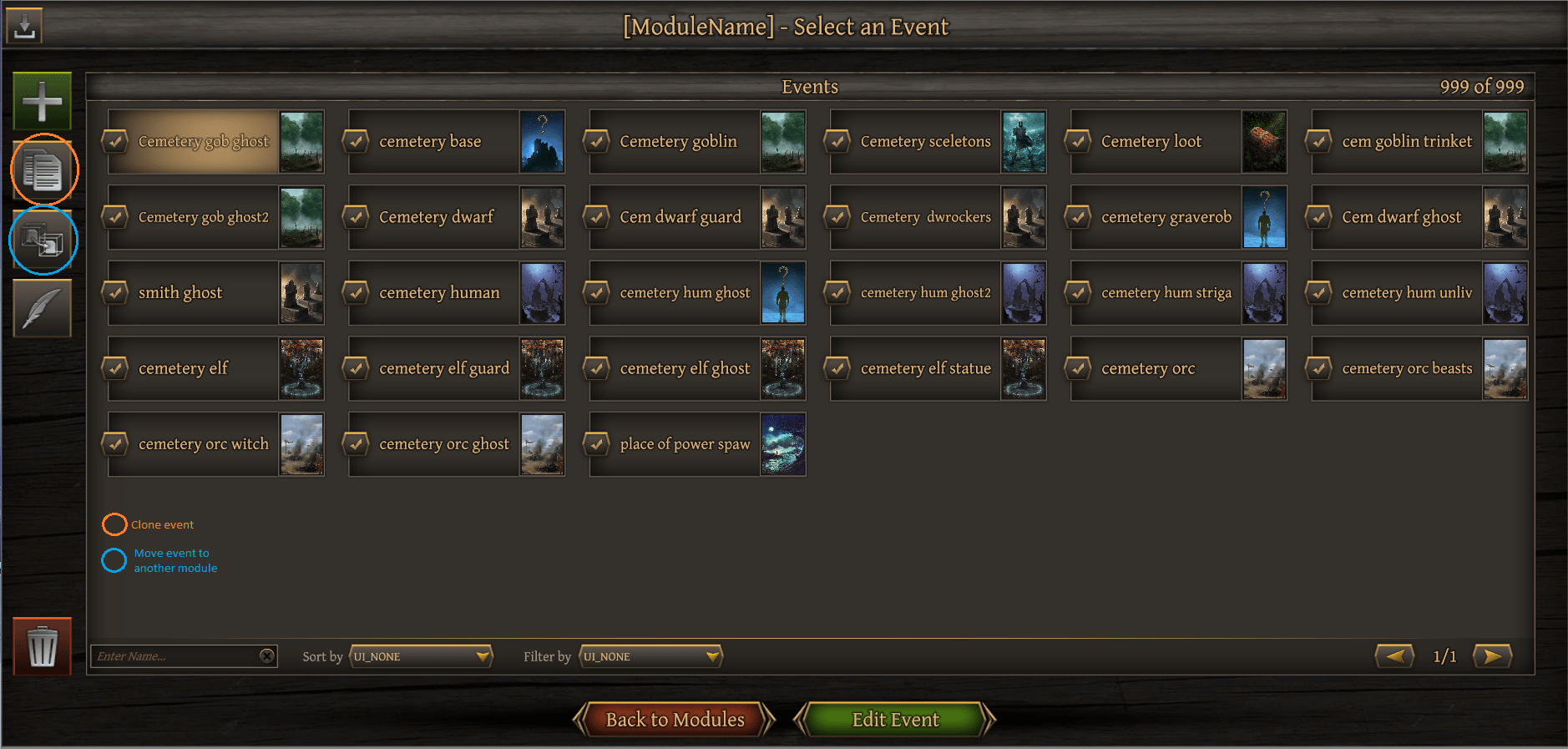Image resolution: width=1568 pixels, height=749 pixels.
Task: Click the green plus to add a new event
Action: (x=40, y=100)
